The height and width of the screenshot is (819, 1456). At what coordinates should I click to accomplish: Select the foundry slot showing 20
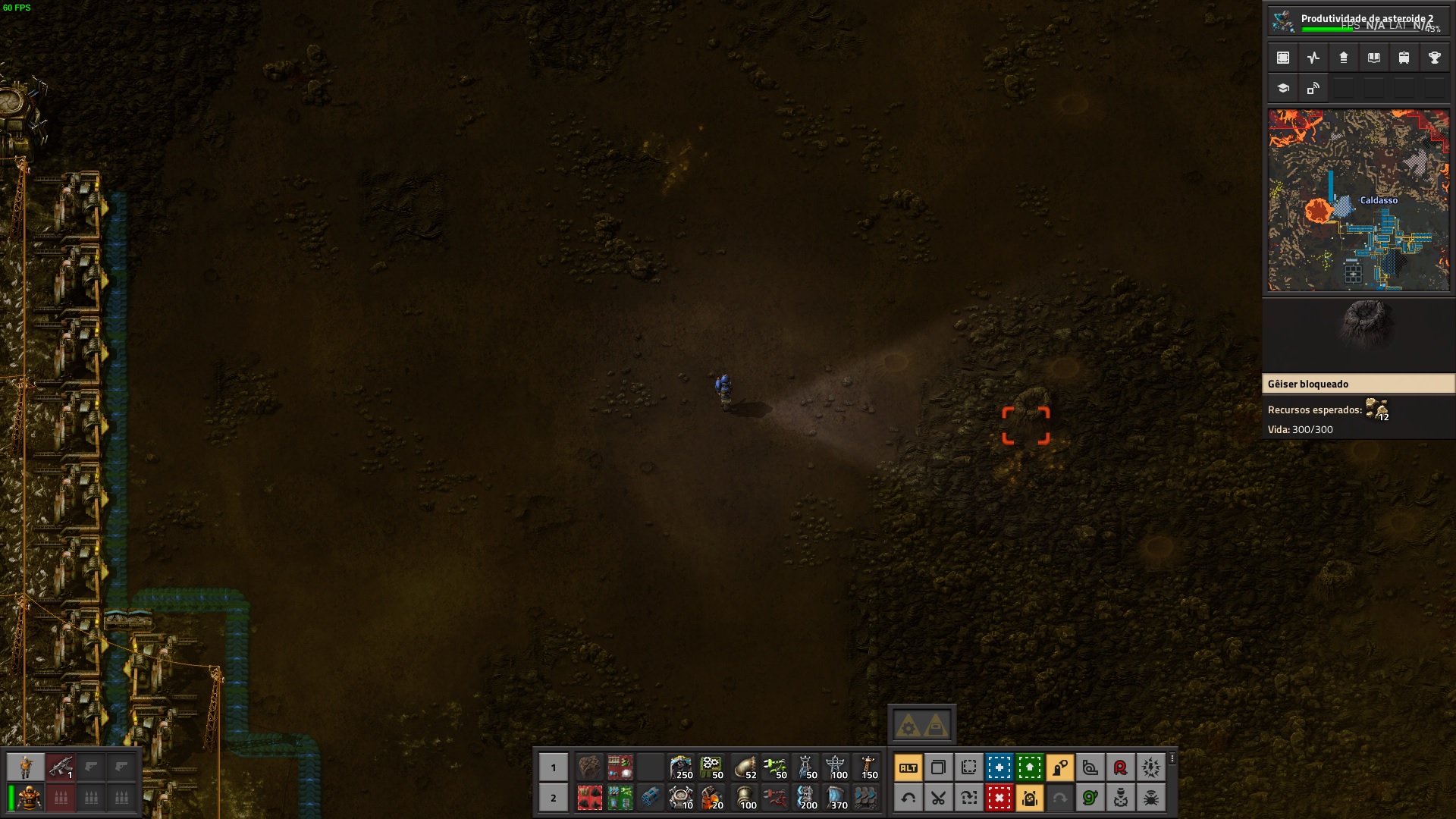coord(711,798)
